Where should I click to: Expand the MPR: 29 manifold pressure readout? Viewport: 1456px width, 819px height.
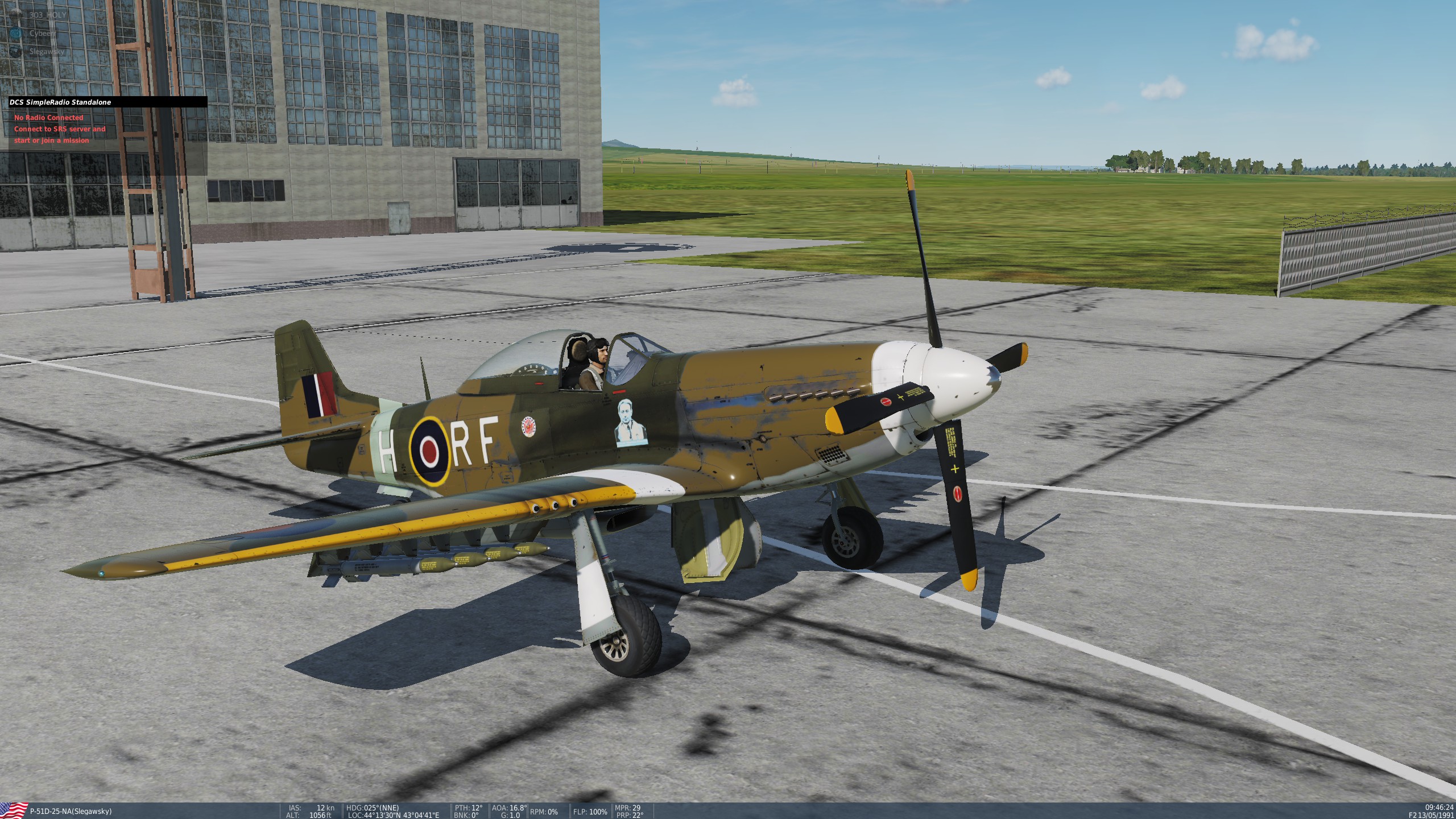627,807
